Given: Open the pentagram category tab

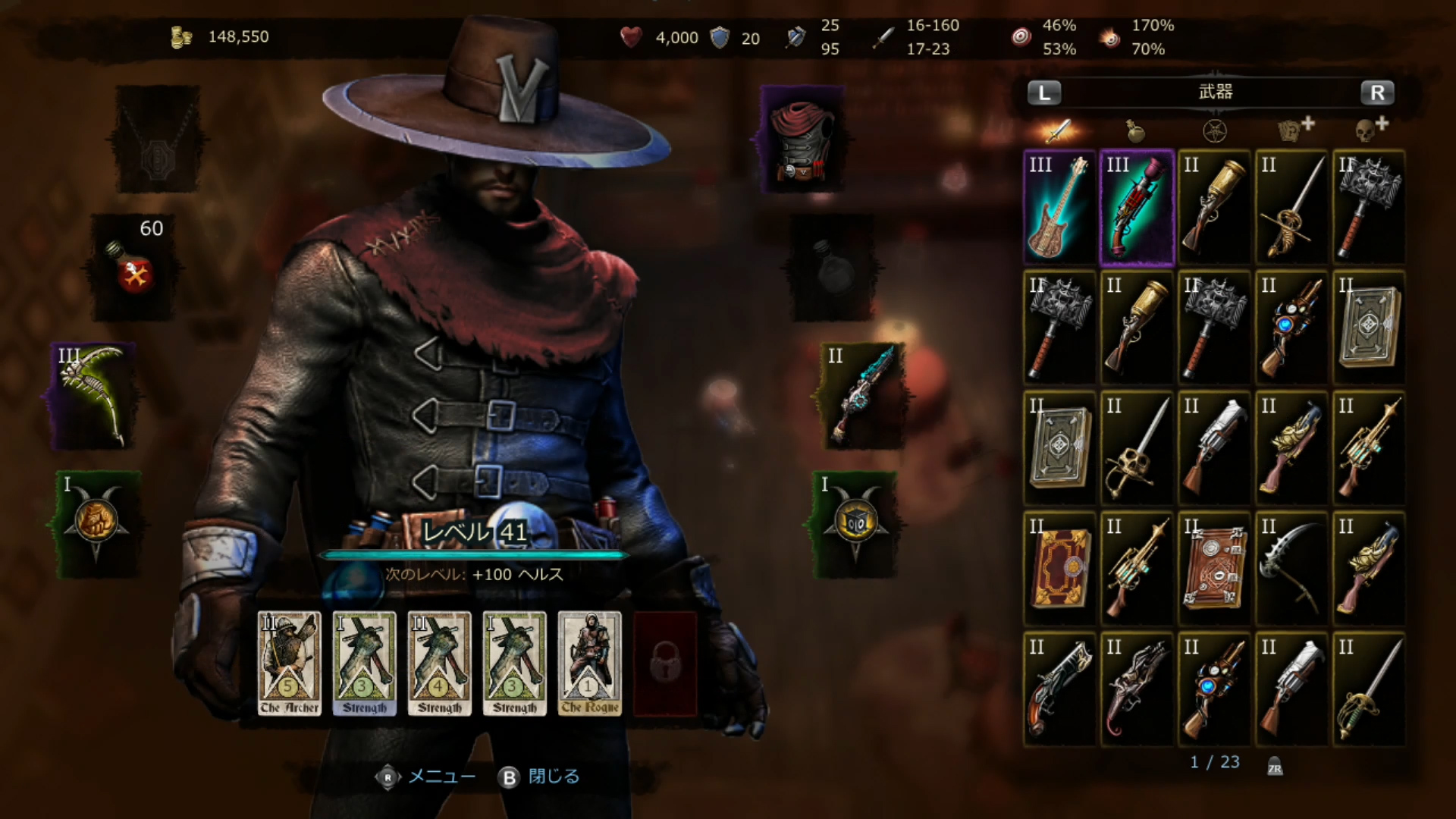Looking at the screenshot, I should 1215,131.
